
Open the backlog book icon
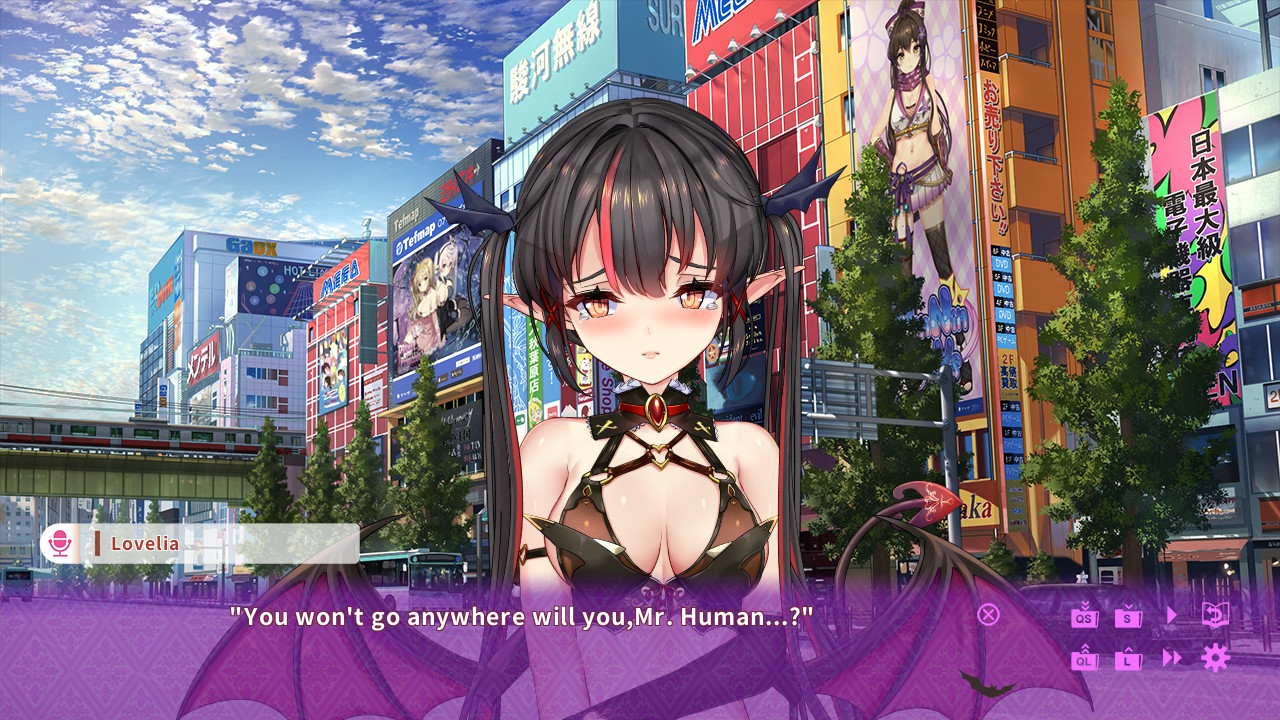click(1215, 614)
